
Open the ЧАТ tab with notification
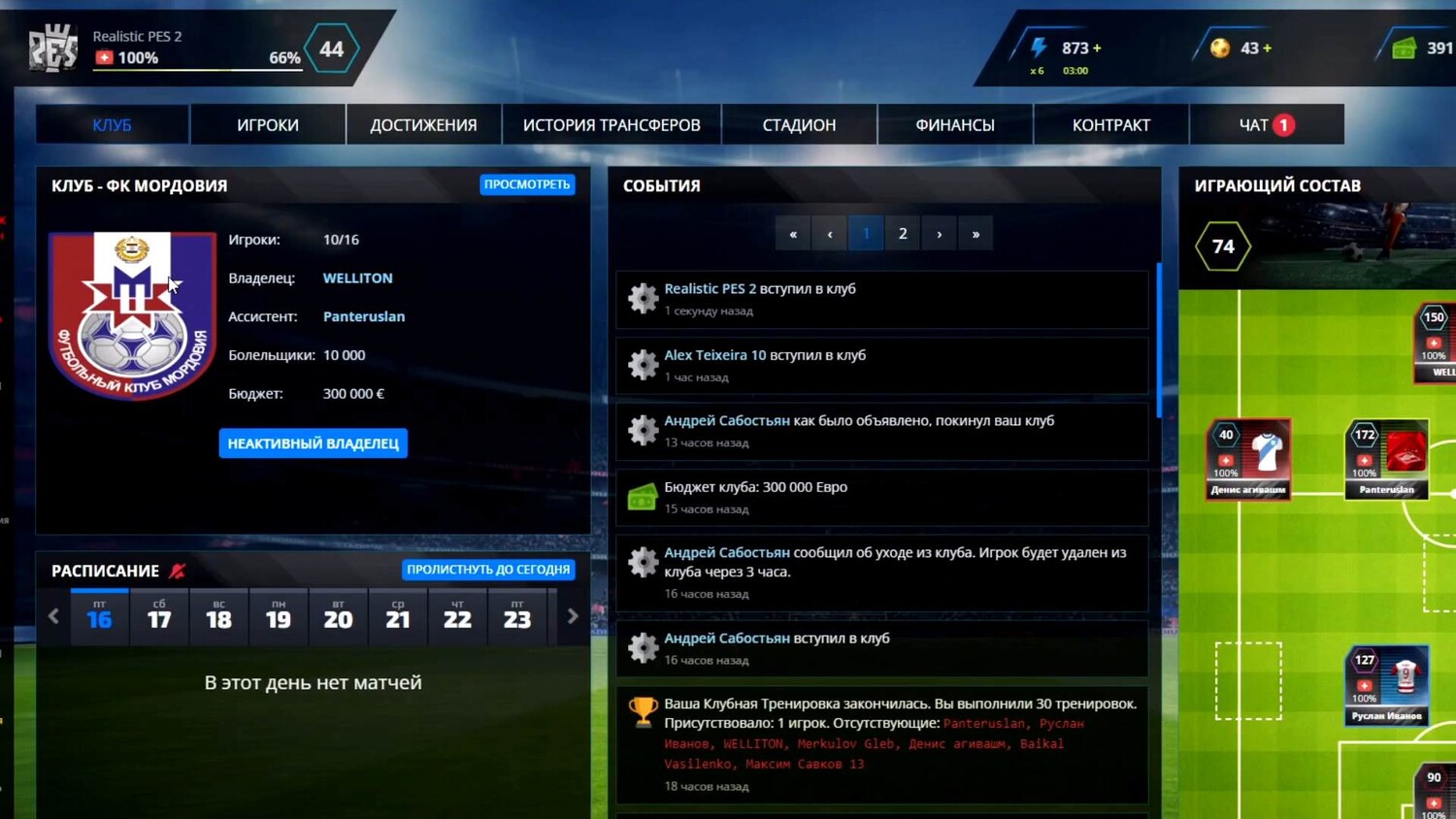[1266, 125]
